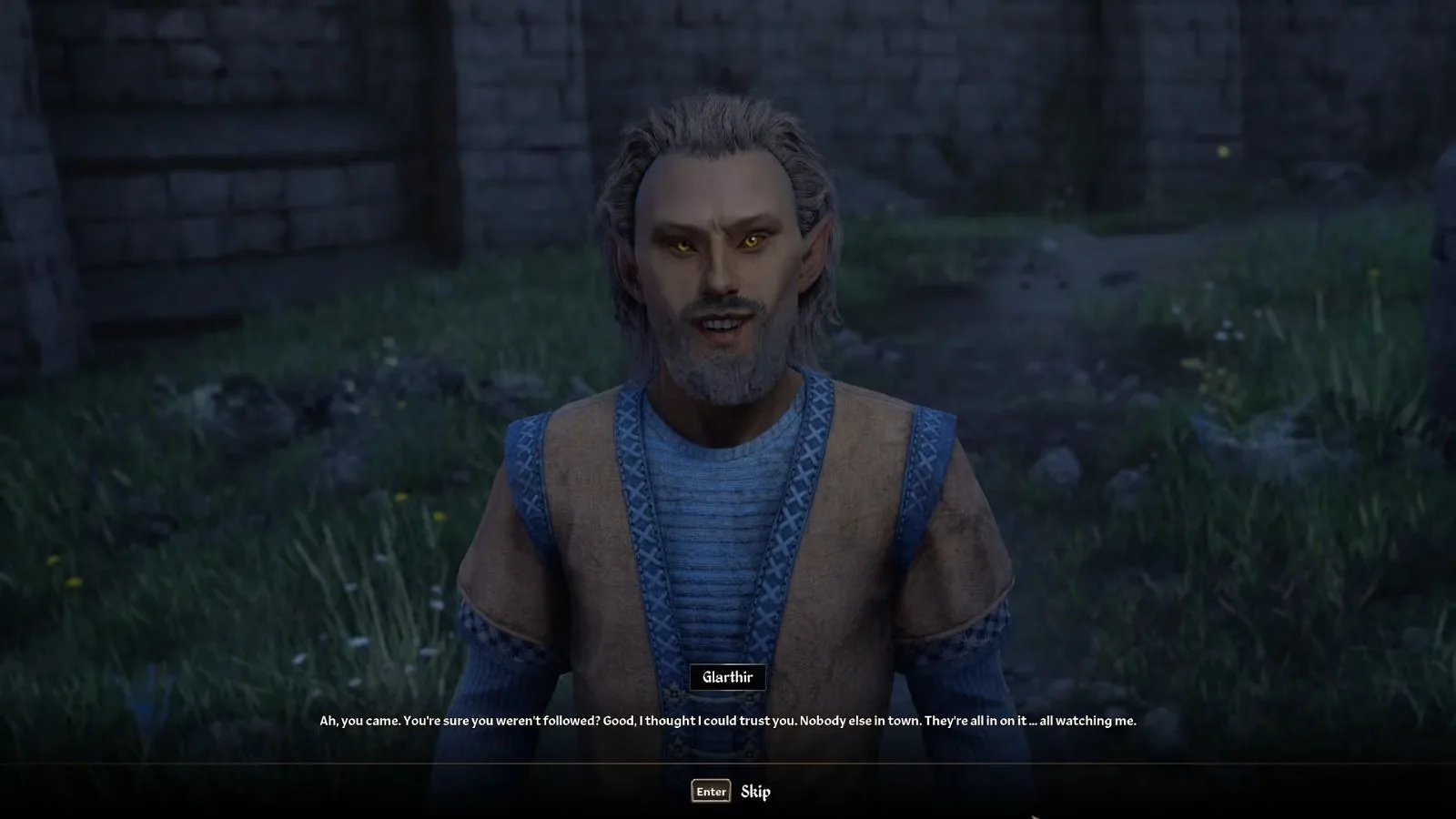This screenshot has width=1456, height=819.
Task: Click the Glarthir nameplate
Action: click(728, 676)
